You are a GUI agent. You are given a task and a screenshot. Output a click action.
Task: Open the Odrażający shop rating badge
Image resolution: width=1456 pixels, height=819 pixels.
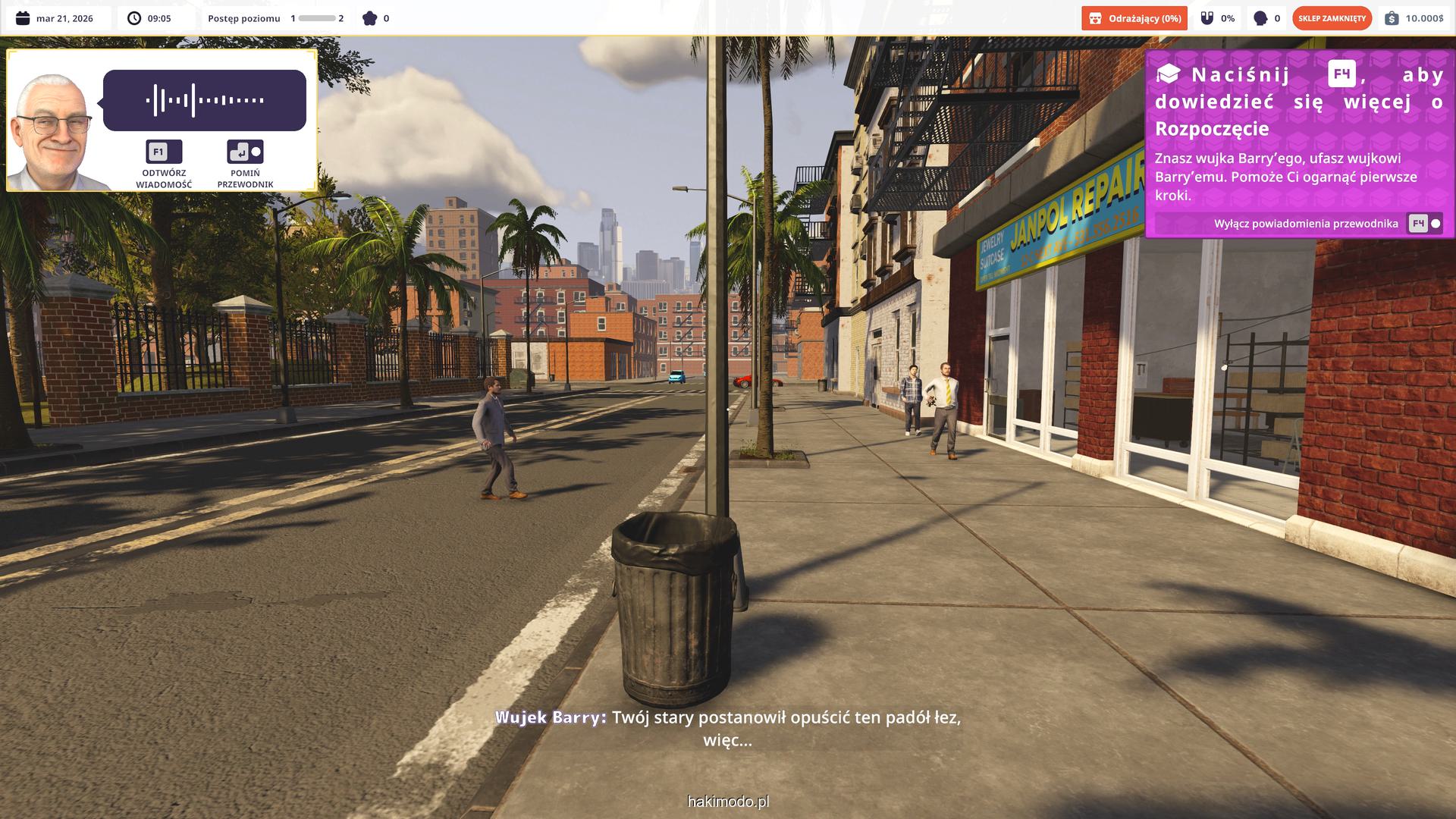click(x=1134, y=18)
